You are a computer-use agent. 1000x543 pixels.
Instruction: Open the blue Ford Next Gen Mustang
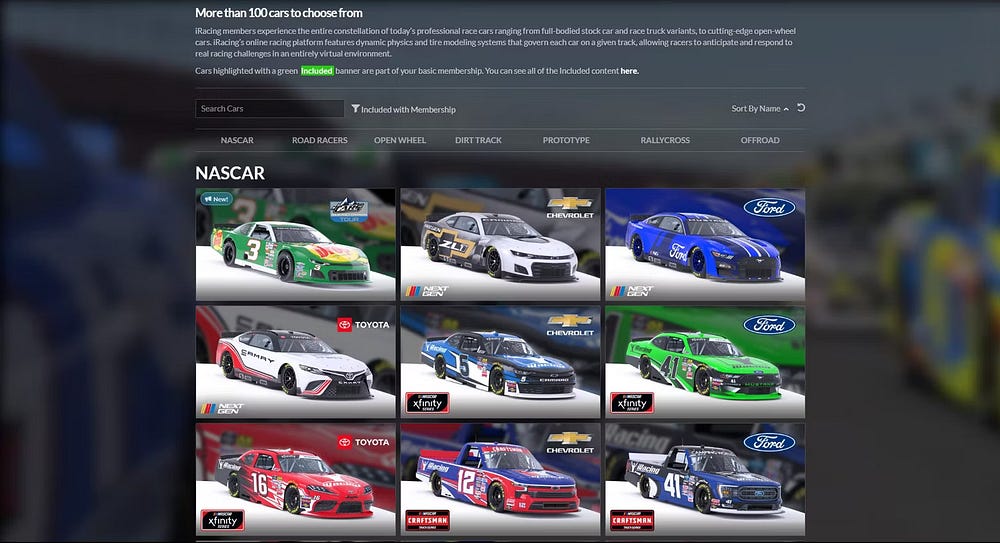click(705, 245)
